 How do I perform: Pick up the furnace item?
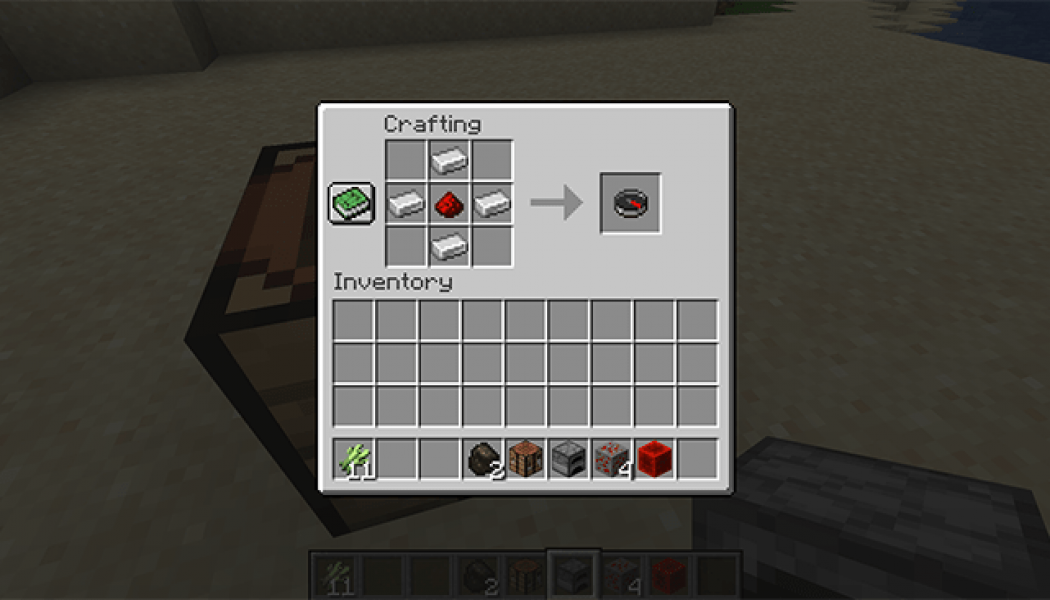click(x=569, y=460)
